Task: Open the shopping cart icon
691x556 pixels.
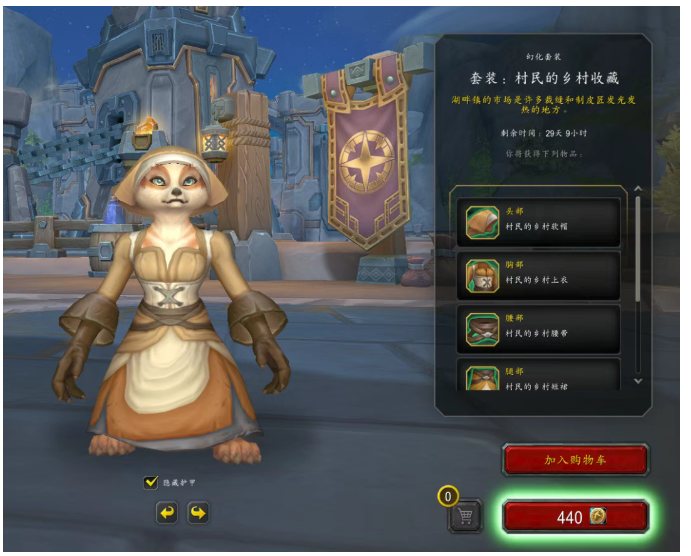Action: coord(466,516)
